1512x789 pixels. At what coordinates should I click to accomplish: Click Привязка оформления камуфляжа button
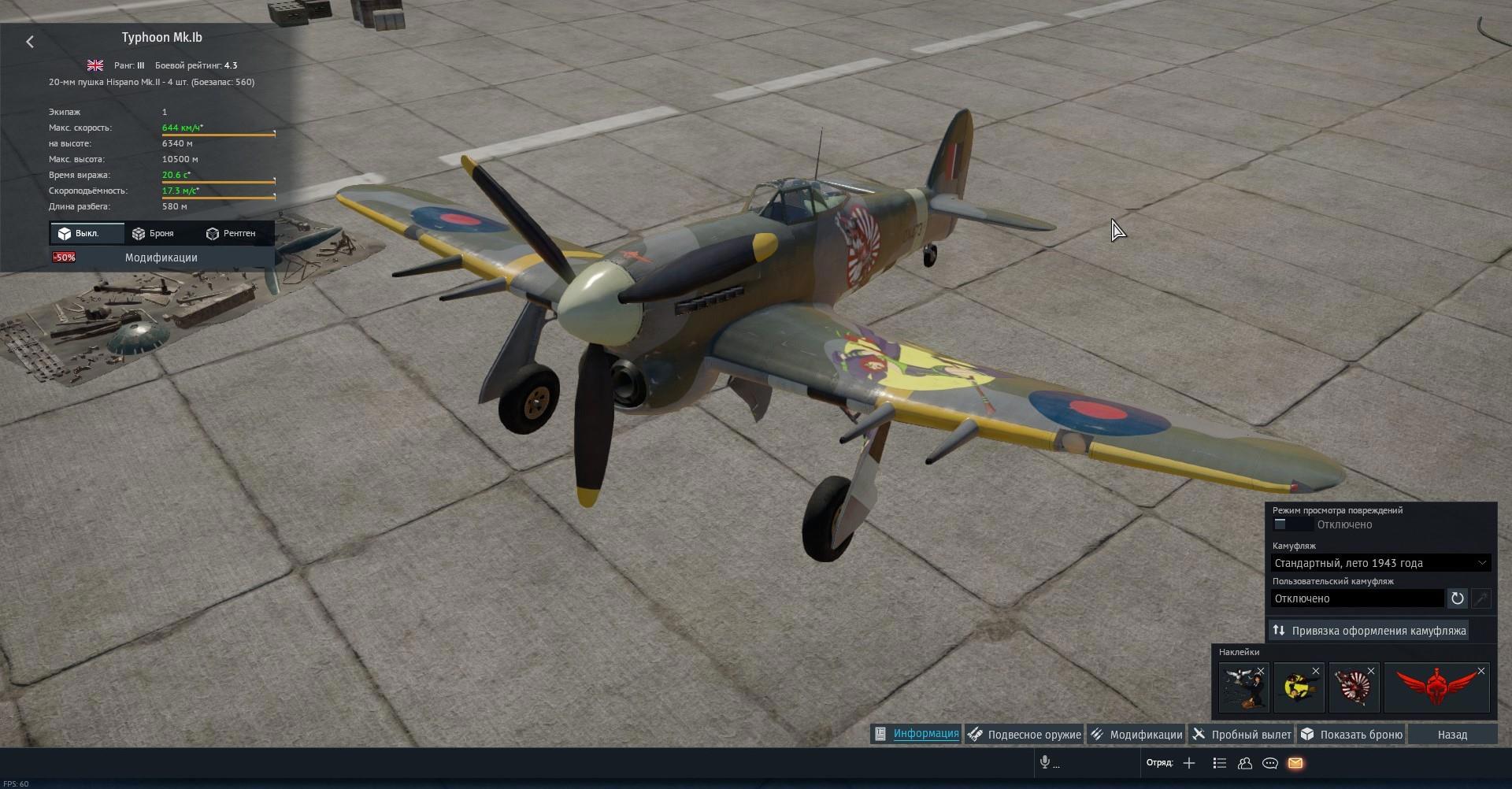tap(1369, 631)
